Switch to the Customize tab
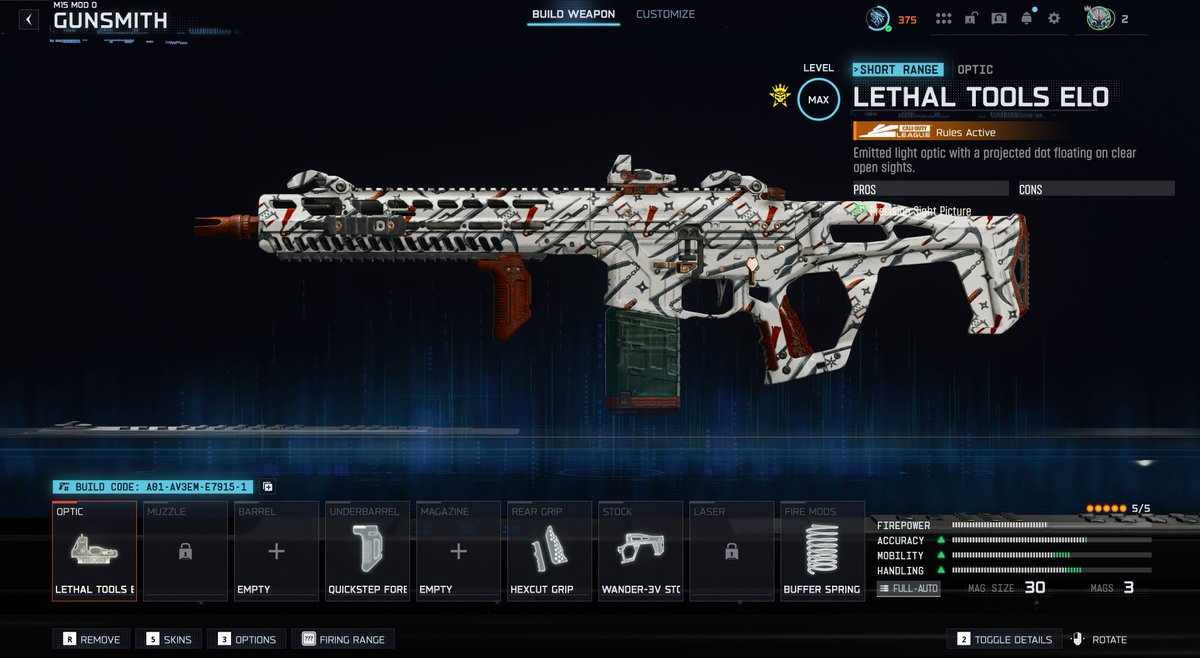Viewport: 1200px width, 658px height. click(x=665, y=15)
